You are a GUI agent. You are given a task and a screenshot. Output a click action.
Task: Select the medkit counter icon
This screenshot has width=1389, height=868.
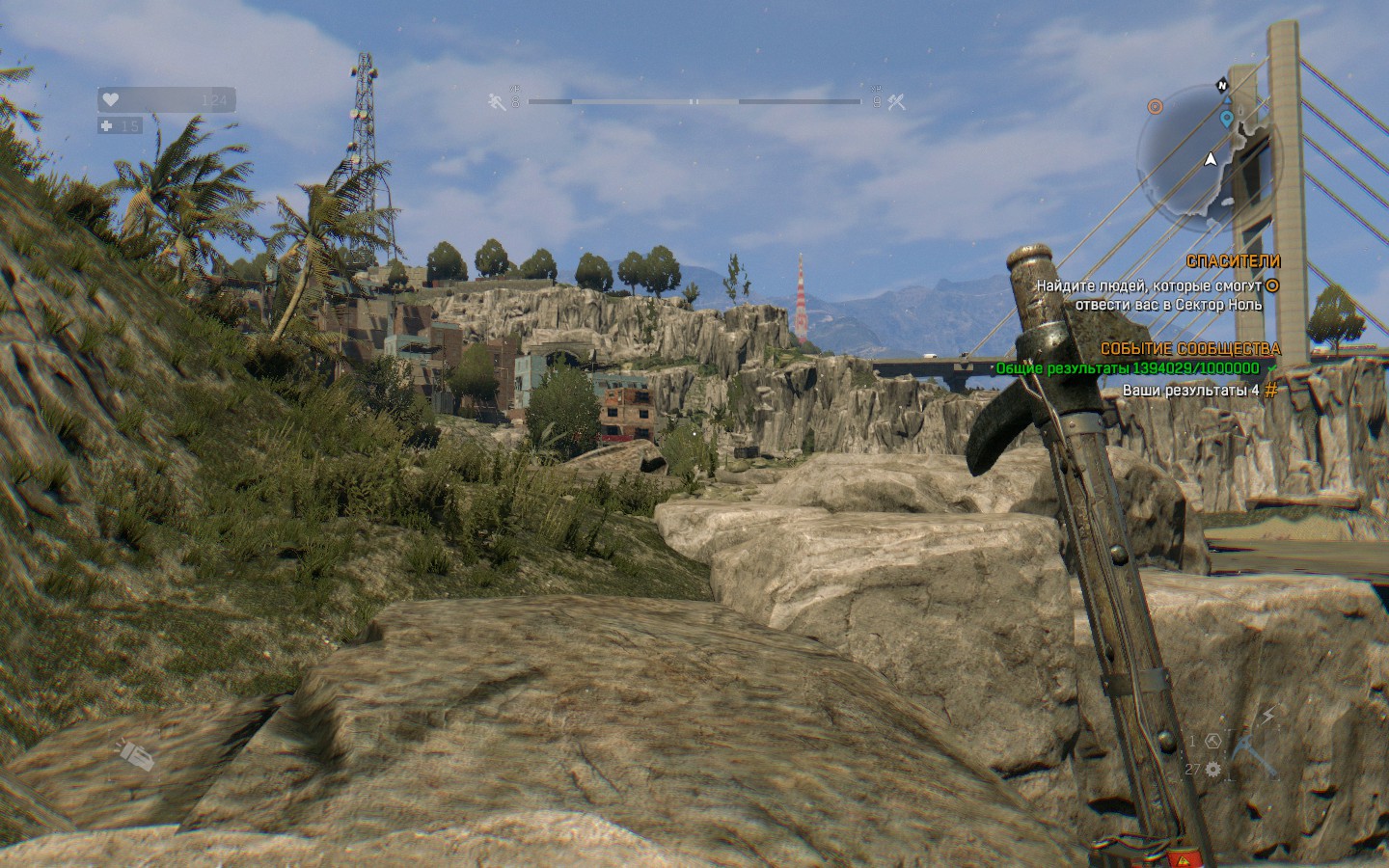[x=107, y=125]
